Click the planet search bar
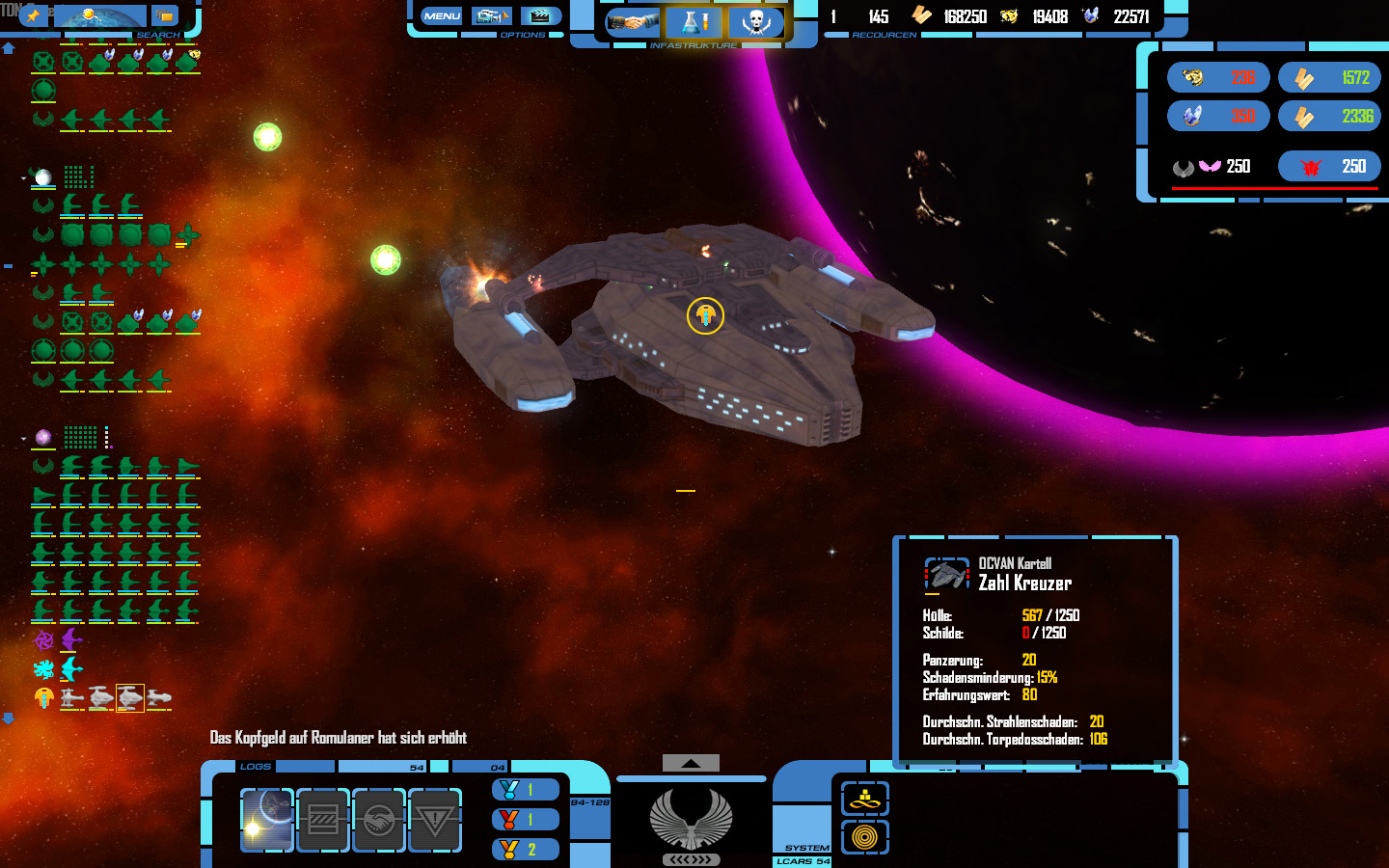 coord(100,16)
